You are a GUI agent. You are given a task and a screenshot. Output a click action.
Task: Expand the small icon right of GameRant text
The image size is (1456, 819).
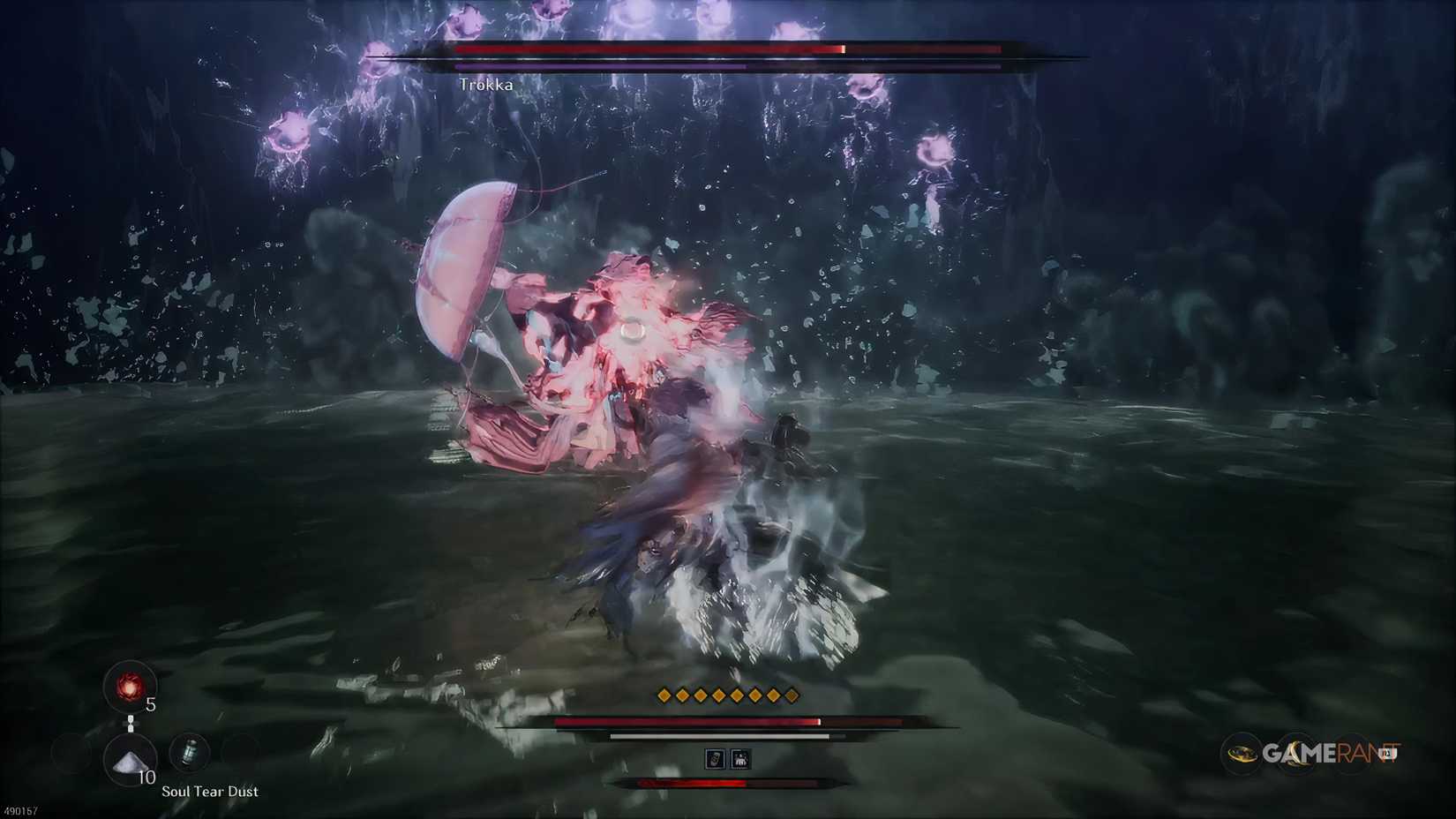click(1387, 753)
